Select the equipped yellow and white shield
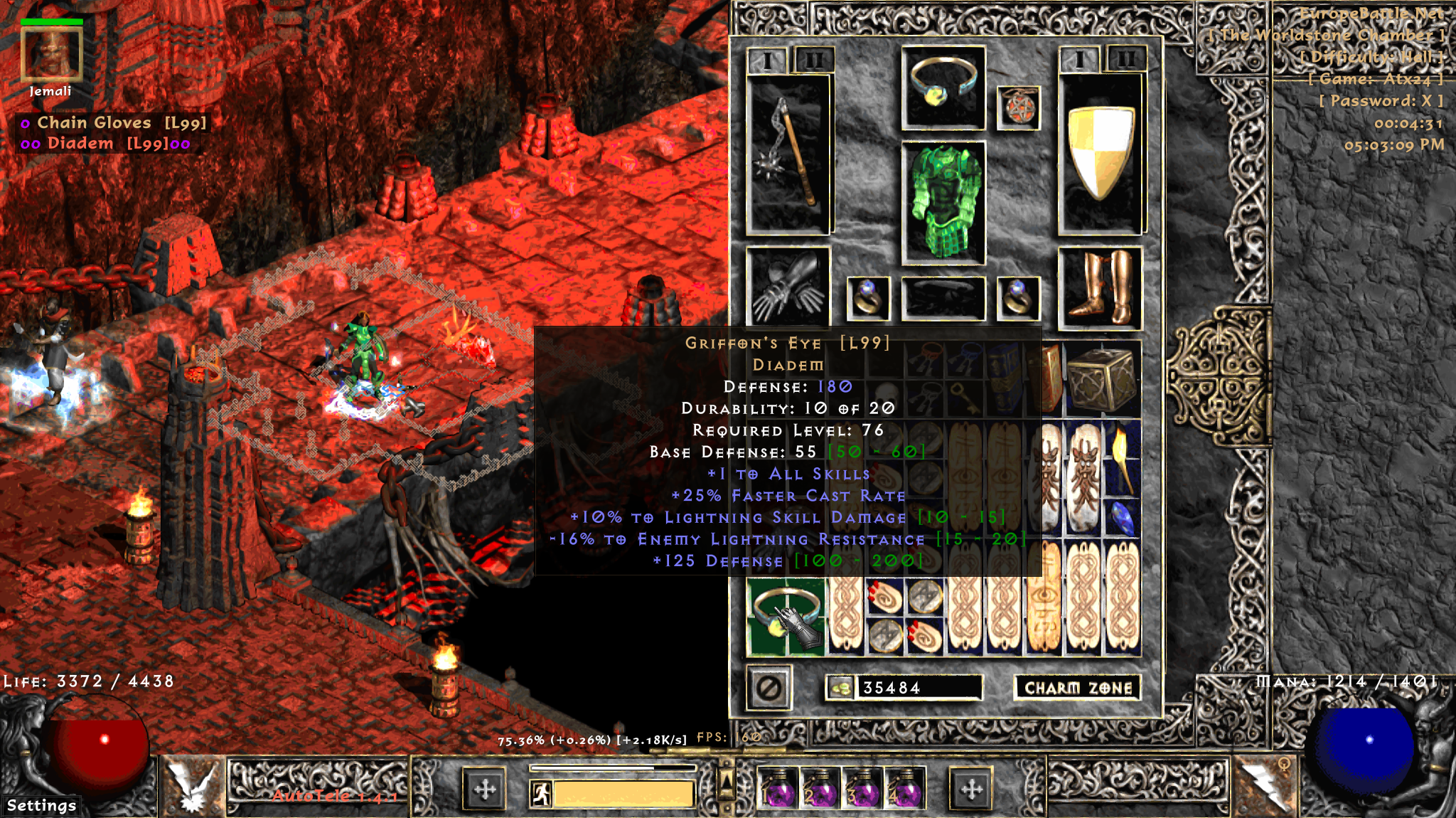 coord(1100,154)
